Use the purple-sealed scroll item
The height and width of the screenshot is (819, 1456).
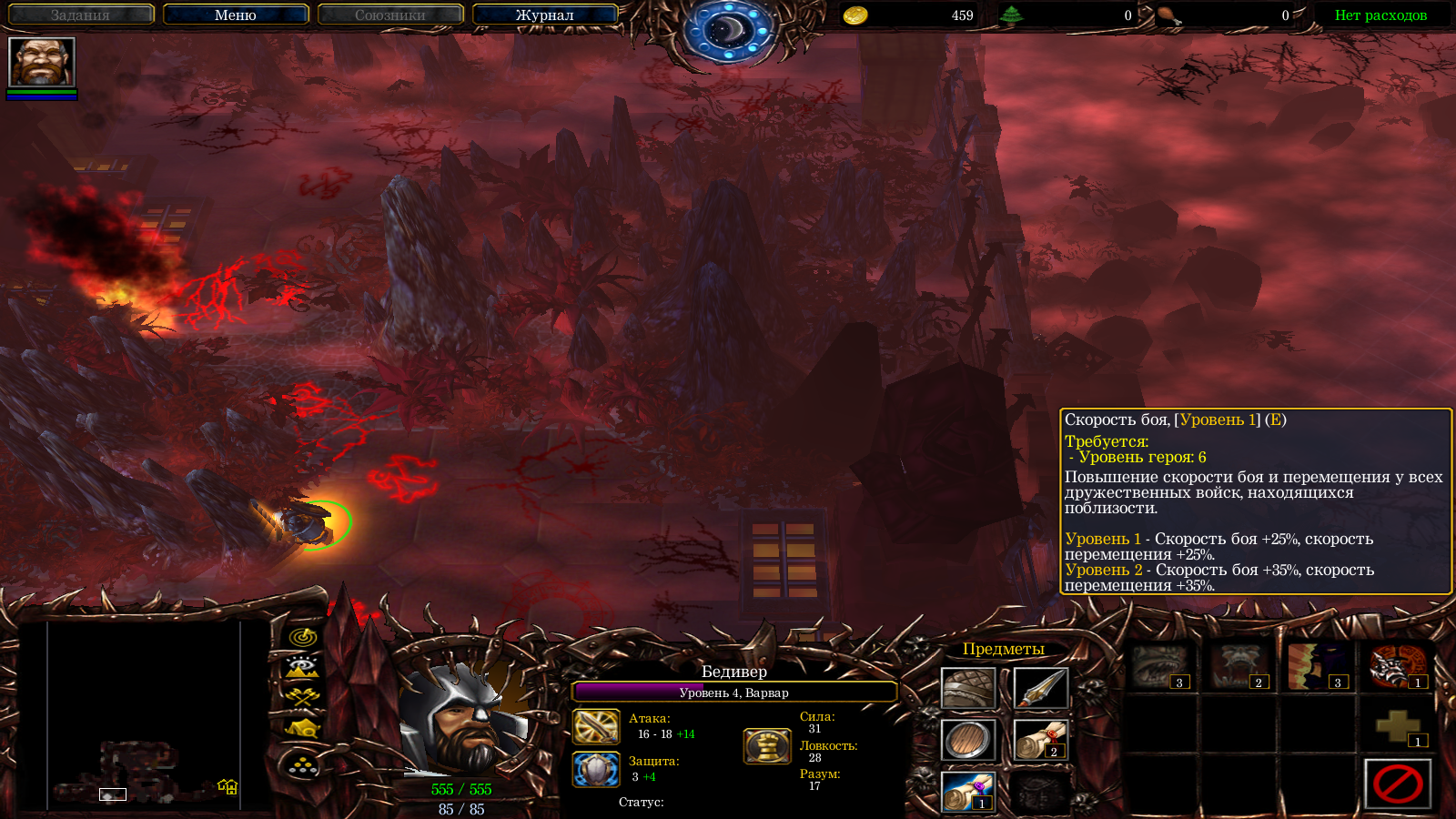tap(967, 792)
